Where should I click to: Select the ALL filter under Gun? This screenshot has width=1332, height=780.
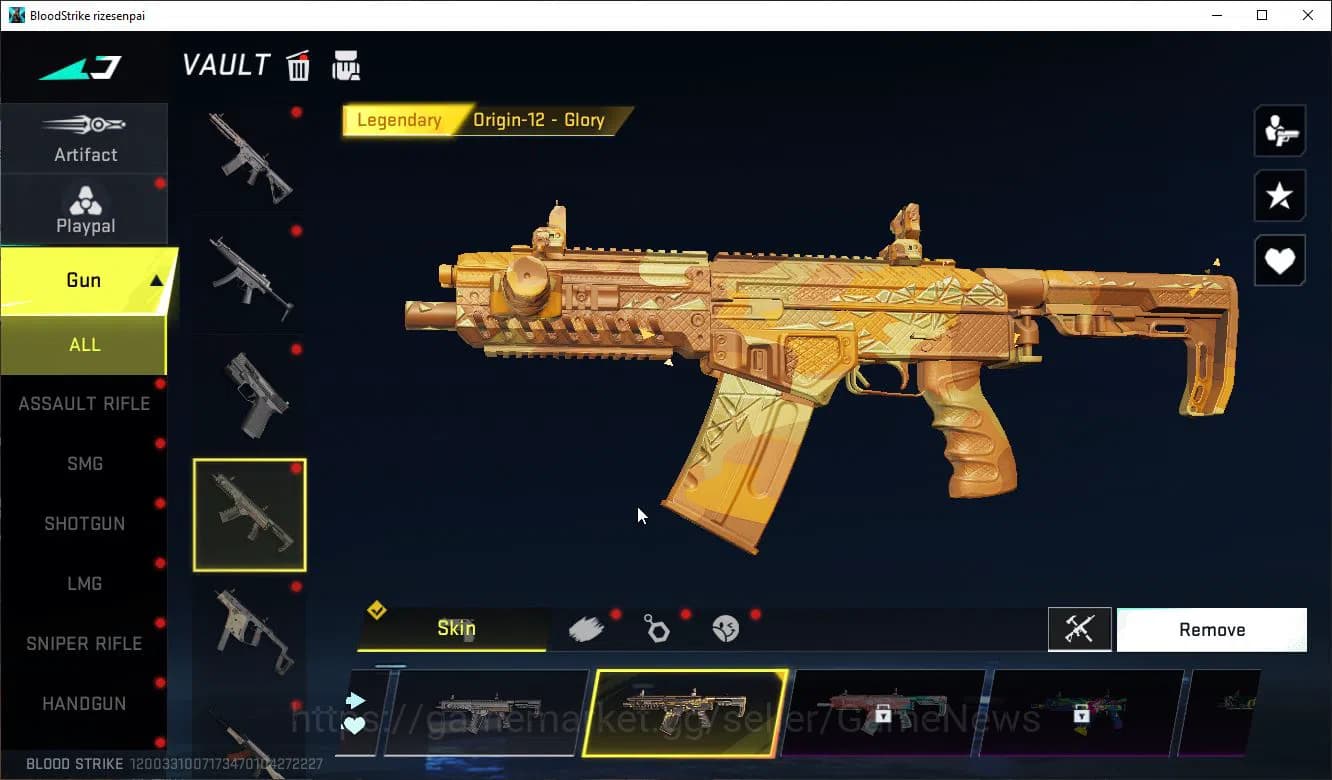84,344
